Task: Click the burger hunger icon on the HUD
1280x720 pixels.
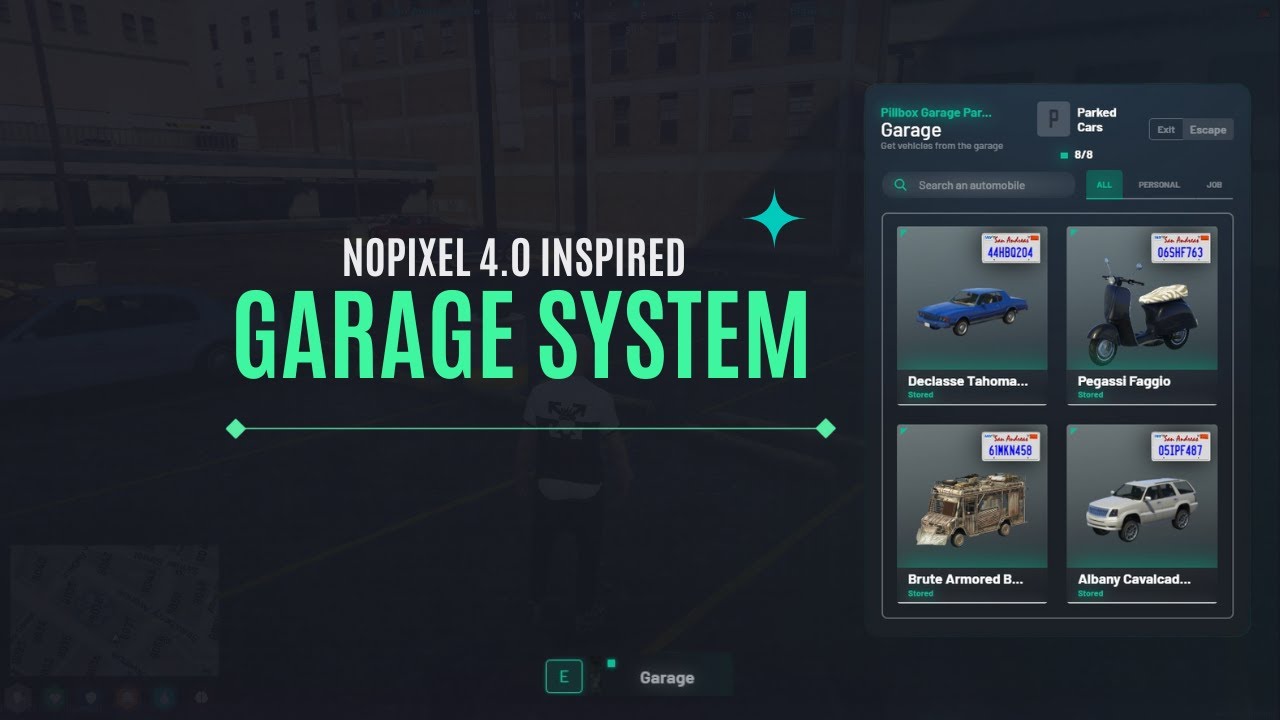Action: click(128, 698)
